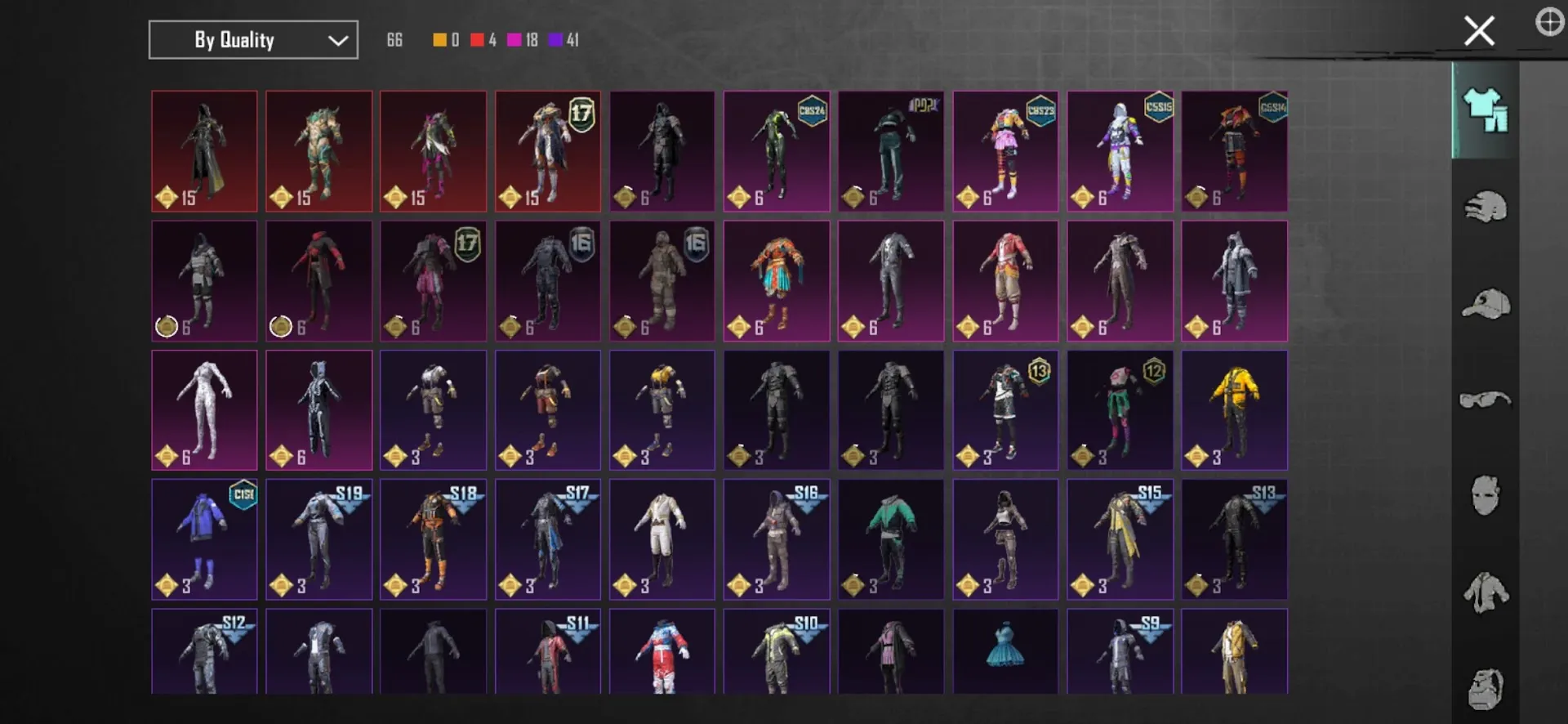Select the yellow raincoat outfit
Screen dimensions: 1568x724
pos(1234,409)
